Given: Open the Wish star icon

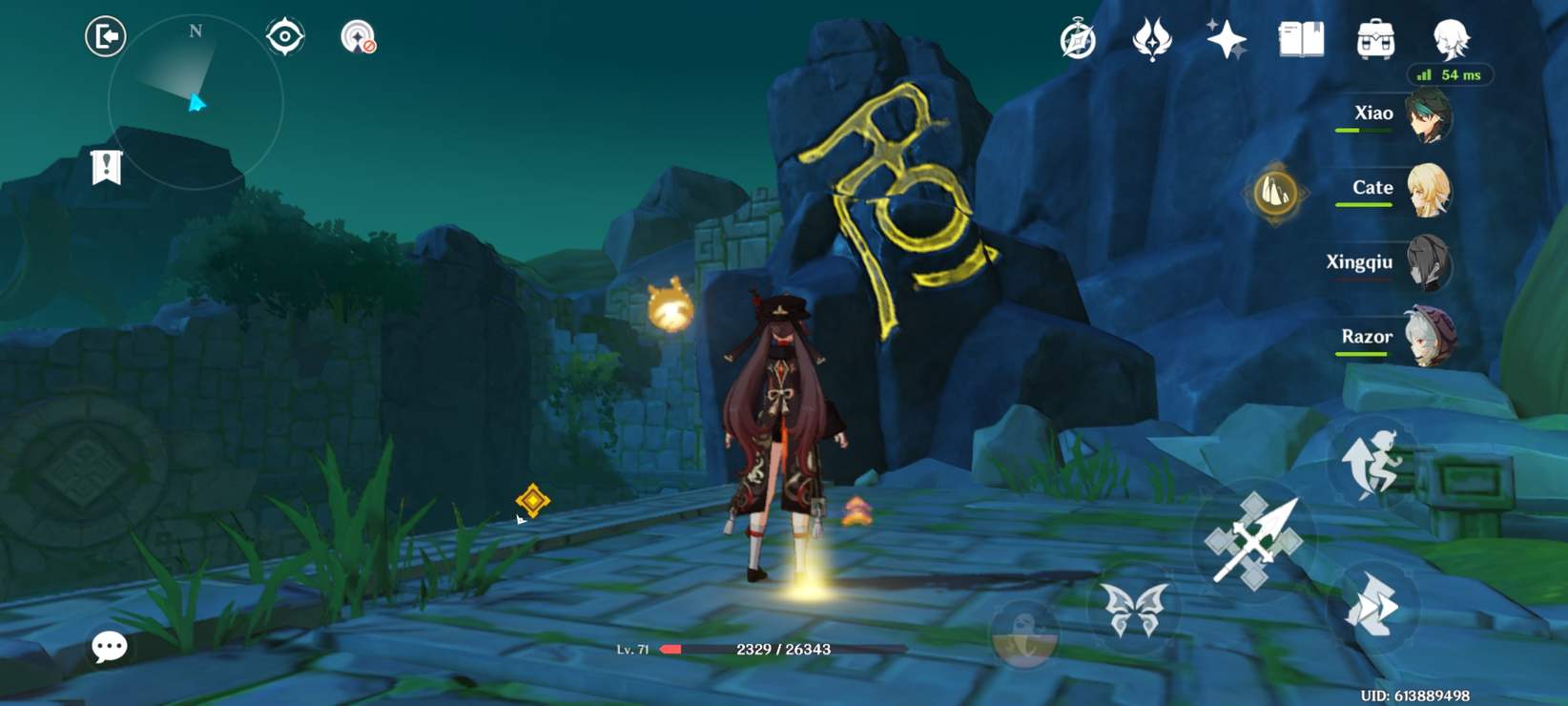Looking at the screenshot, I should click(1228, 40).
